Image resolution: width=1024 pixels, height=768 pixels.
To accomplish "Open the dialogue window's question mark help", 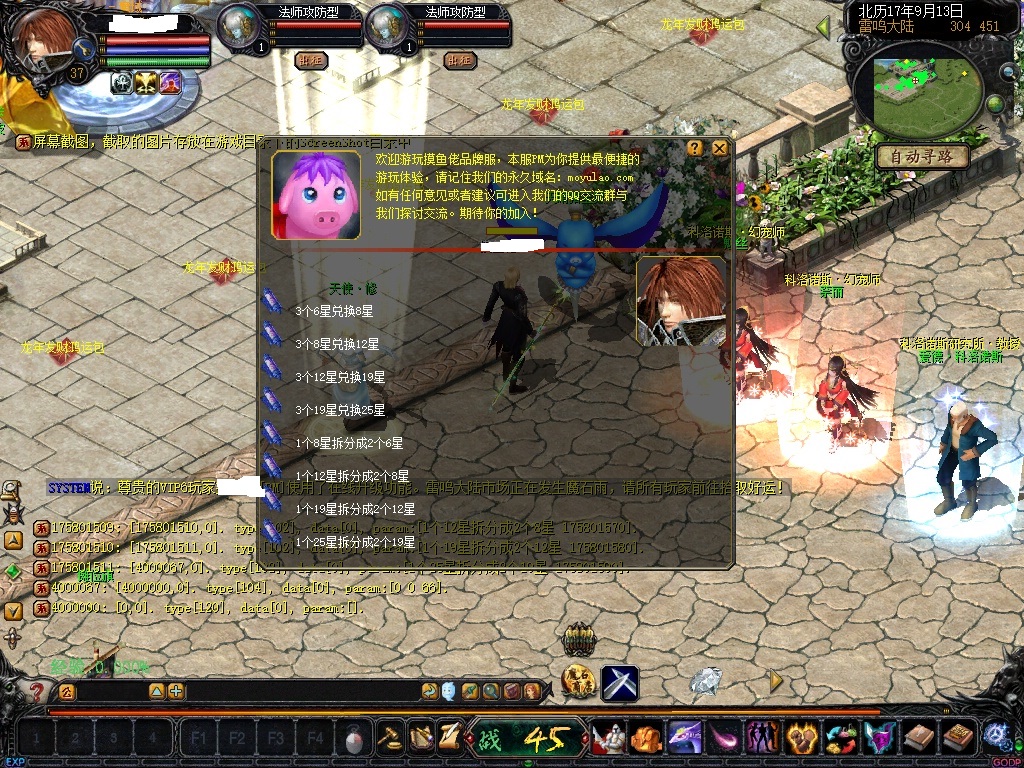I will [695, 148].
